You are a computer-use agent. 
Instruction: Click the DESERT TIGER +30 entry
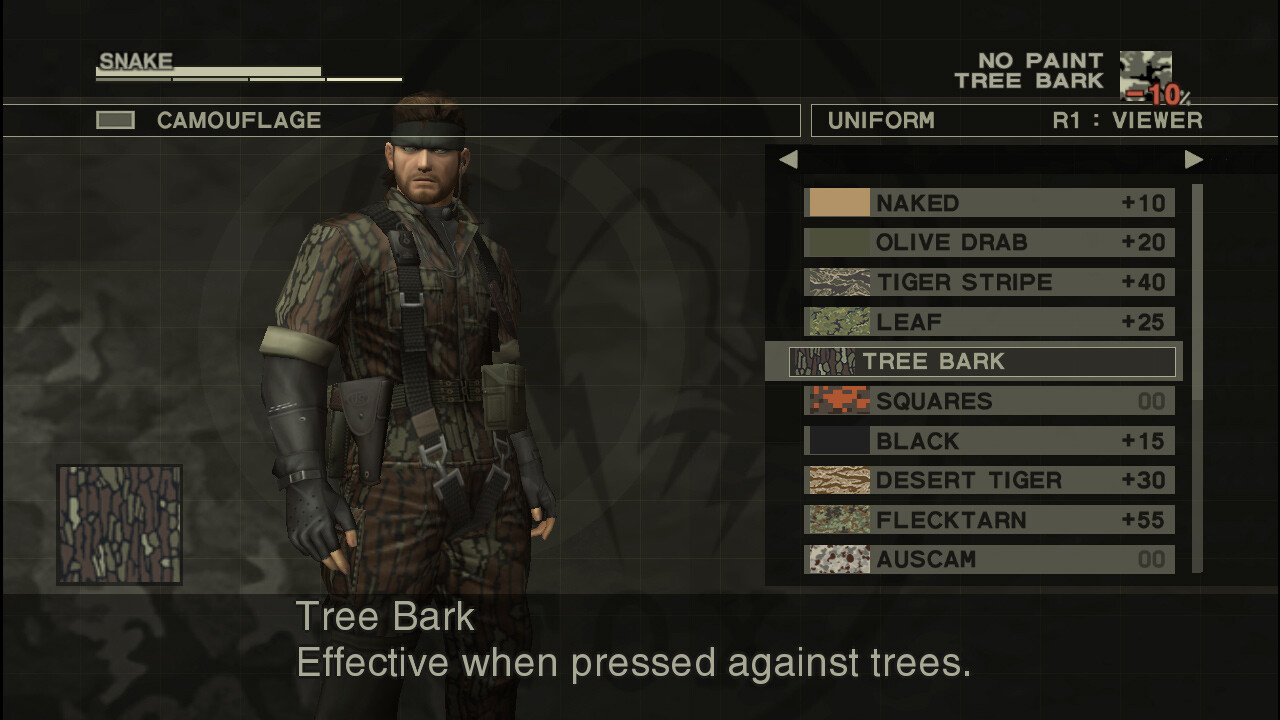[990, 480]
